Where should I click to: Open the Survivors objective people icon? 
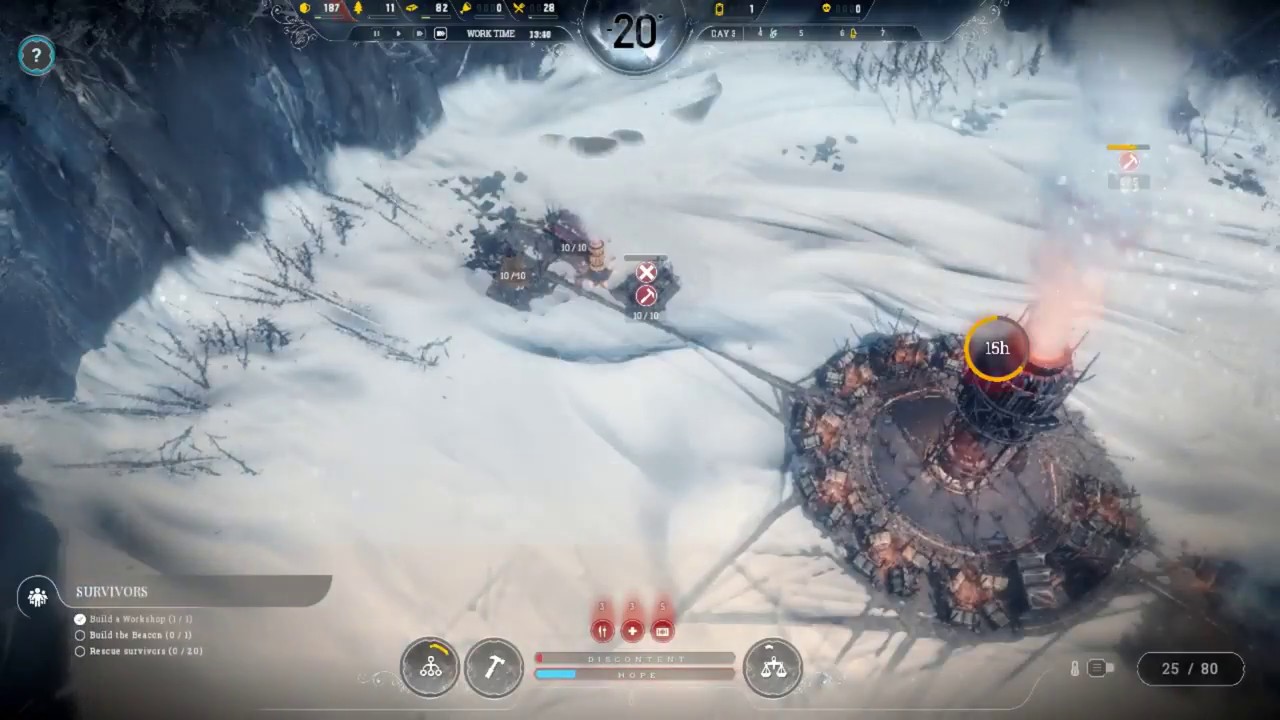[x=38, y=597]
